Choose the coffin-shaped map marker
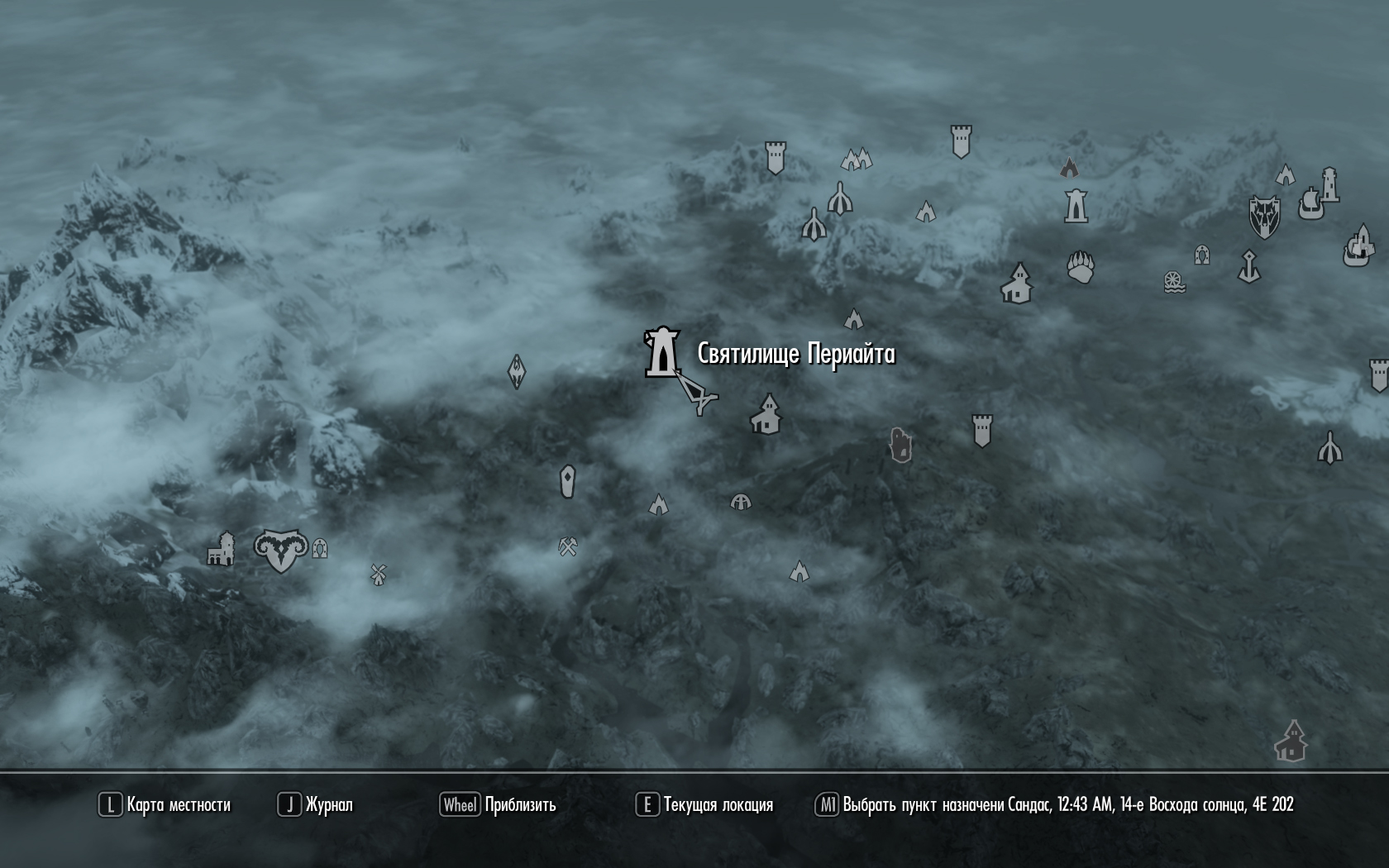Image resolution: width=1389 pixels, height=868 pixels. coord(567,481)
